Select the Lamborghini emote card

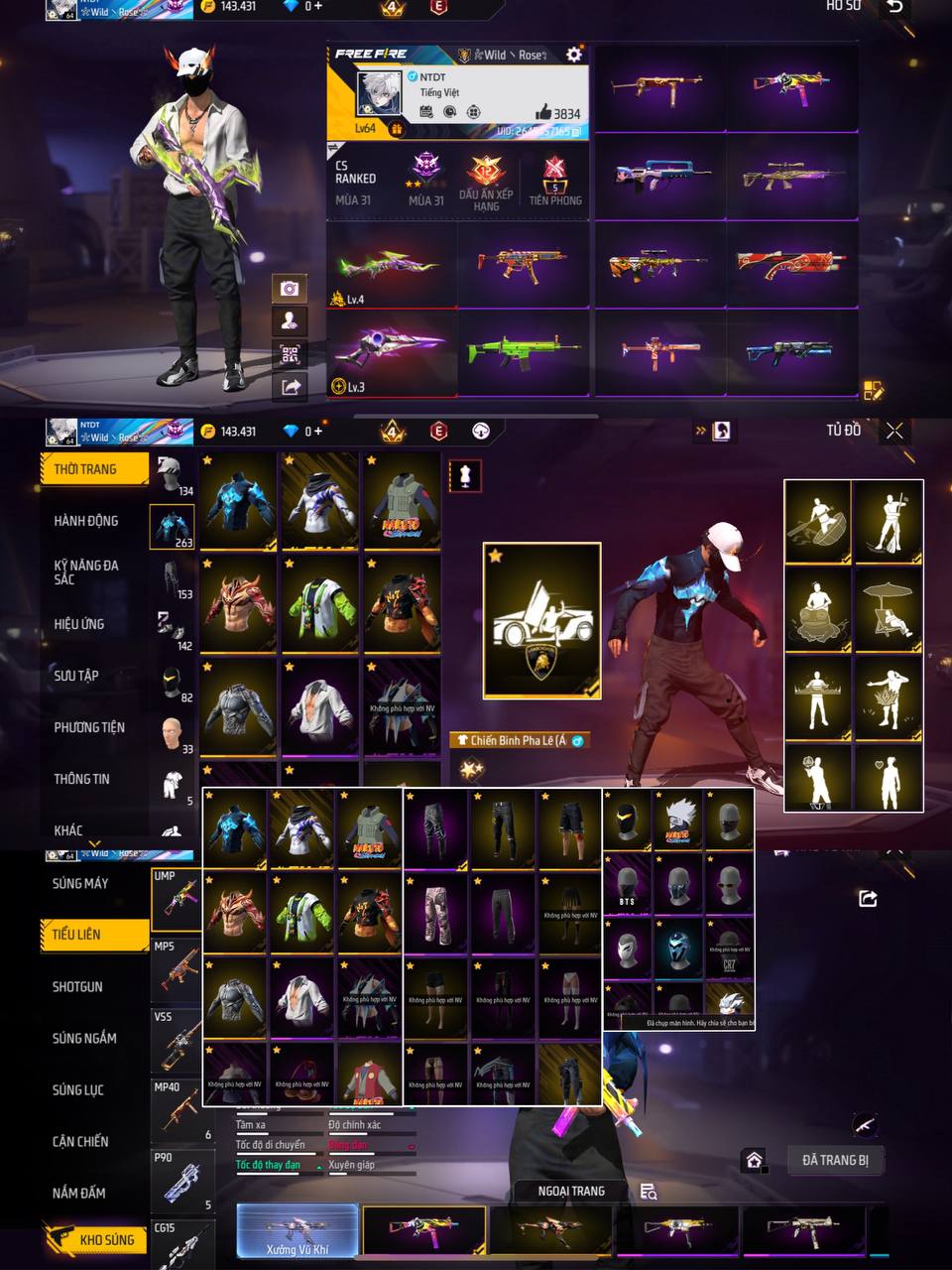coord(541,620)
